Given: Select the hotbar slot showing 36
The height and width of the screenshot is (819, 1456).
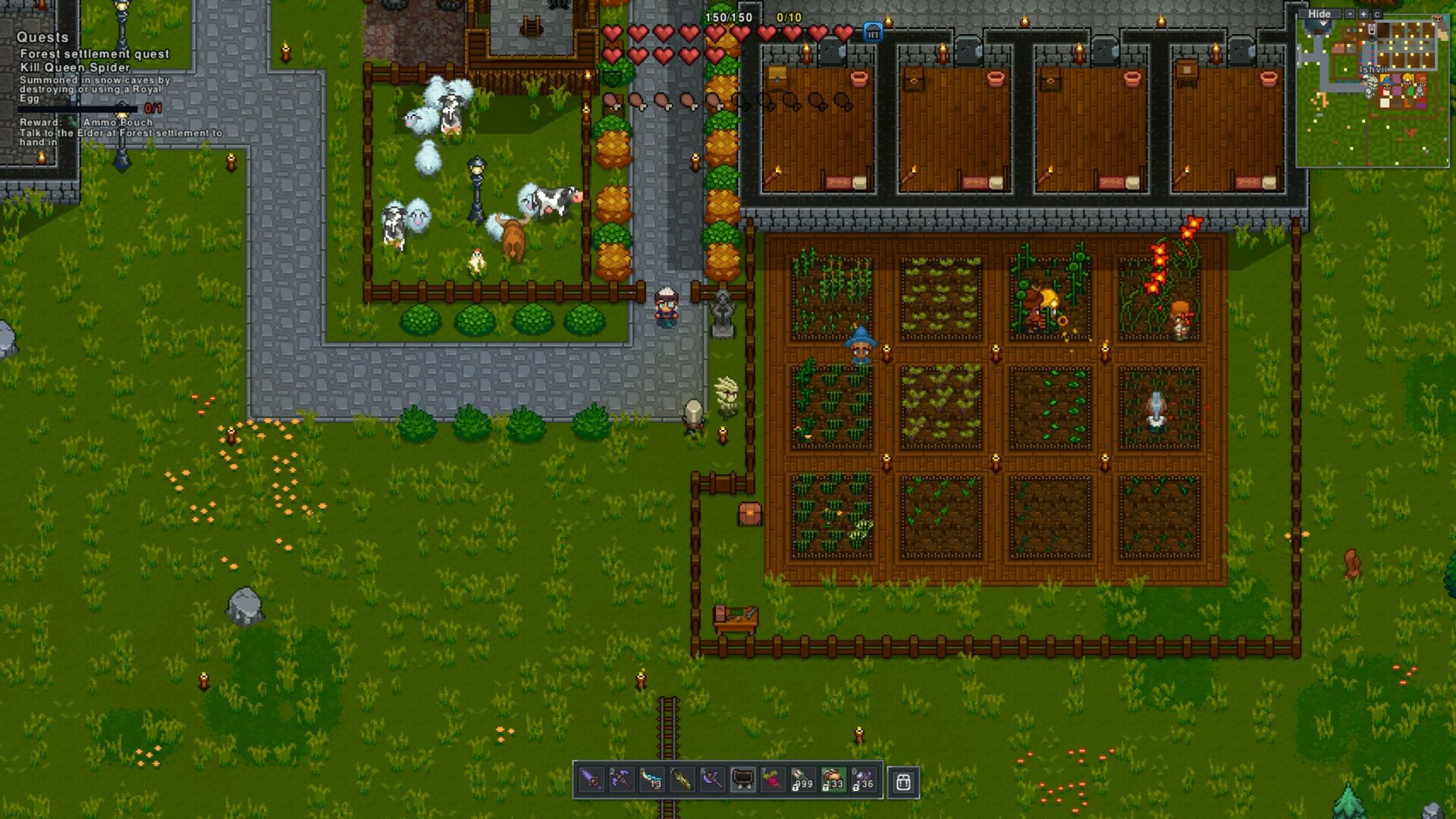Looking at the screenshot, I should click(863, 780).
